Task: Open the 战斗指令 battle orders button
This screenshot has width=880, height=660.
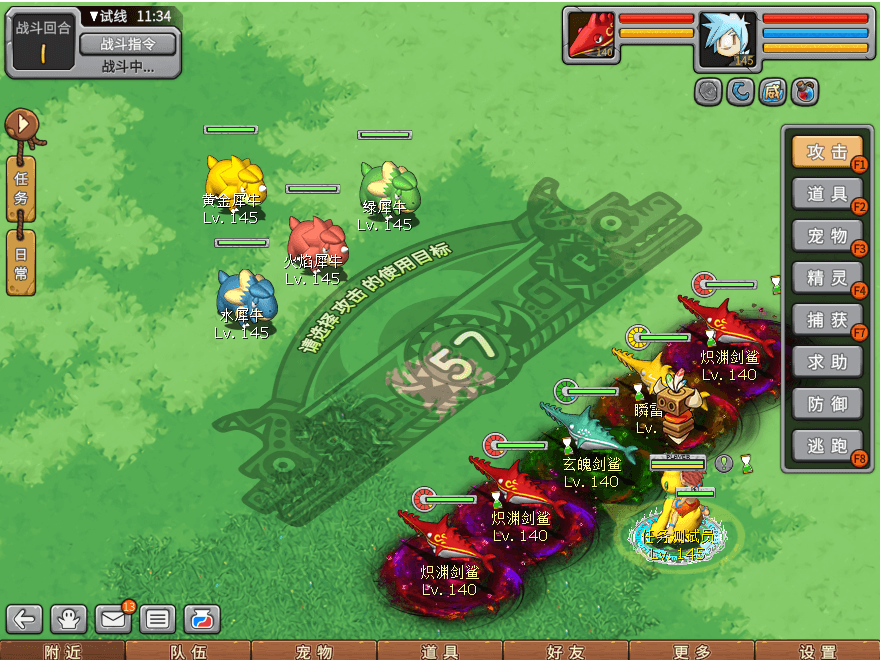Action: pyautogui.click(x=127, y=44)
